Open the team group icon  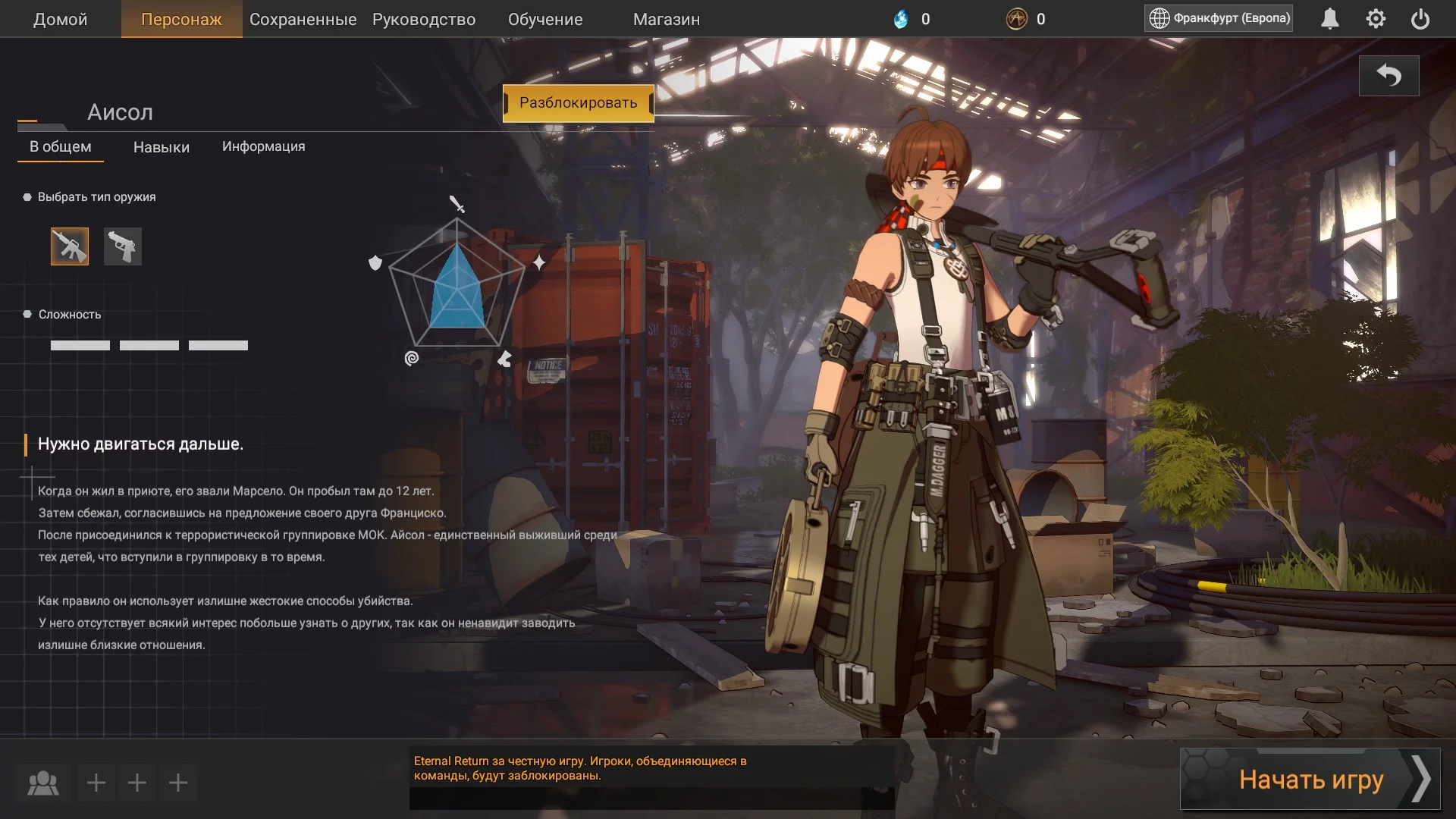(43, 783)
